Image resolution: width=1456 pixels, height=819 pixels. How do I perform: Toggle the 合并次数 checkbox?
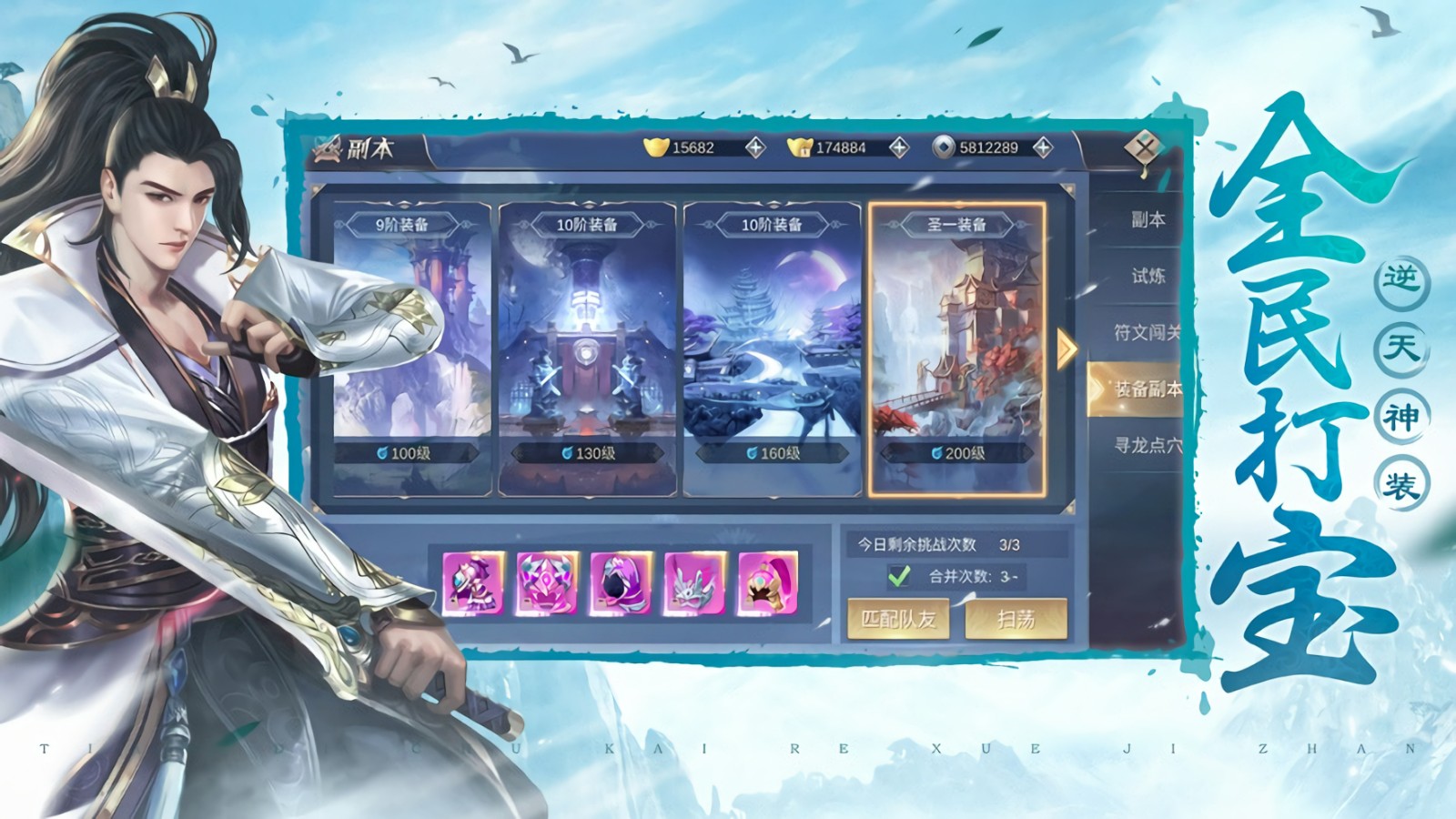pos(899,576)
